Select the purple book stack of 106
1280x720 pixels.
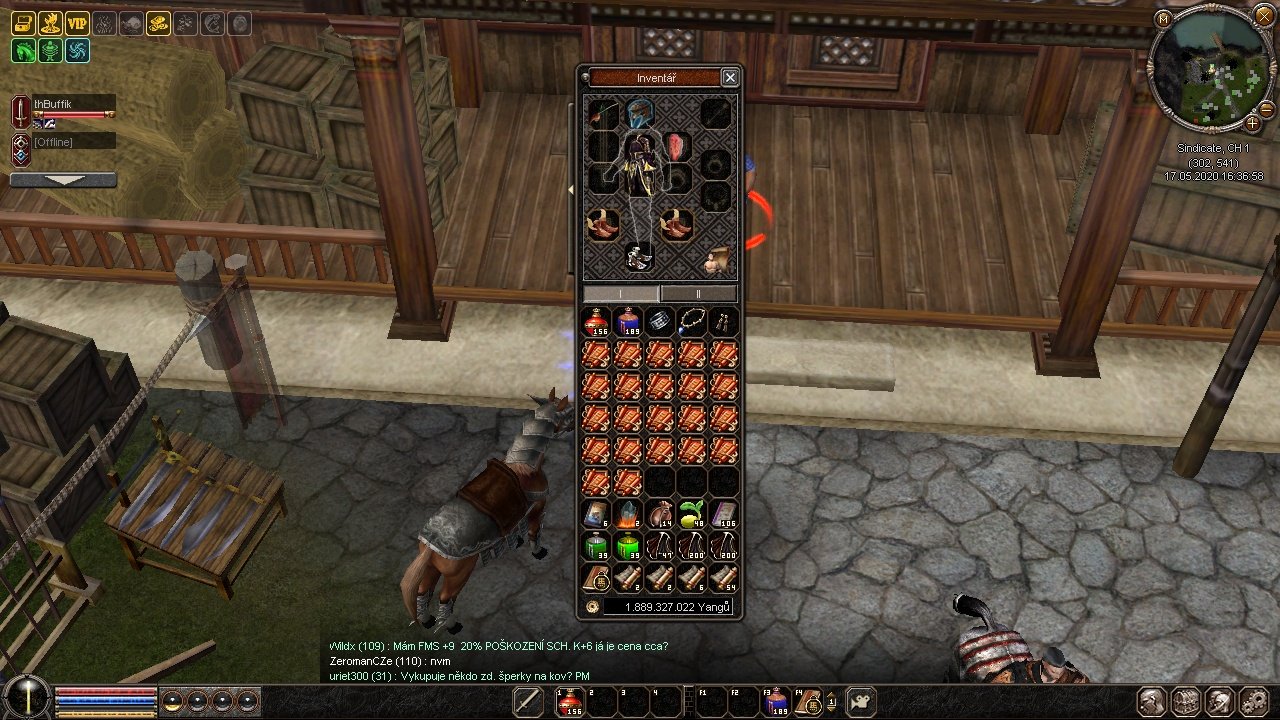724,514
